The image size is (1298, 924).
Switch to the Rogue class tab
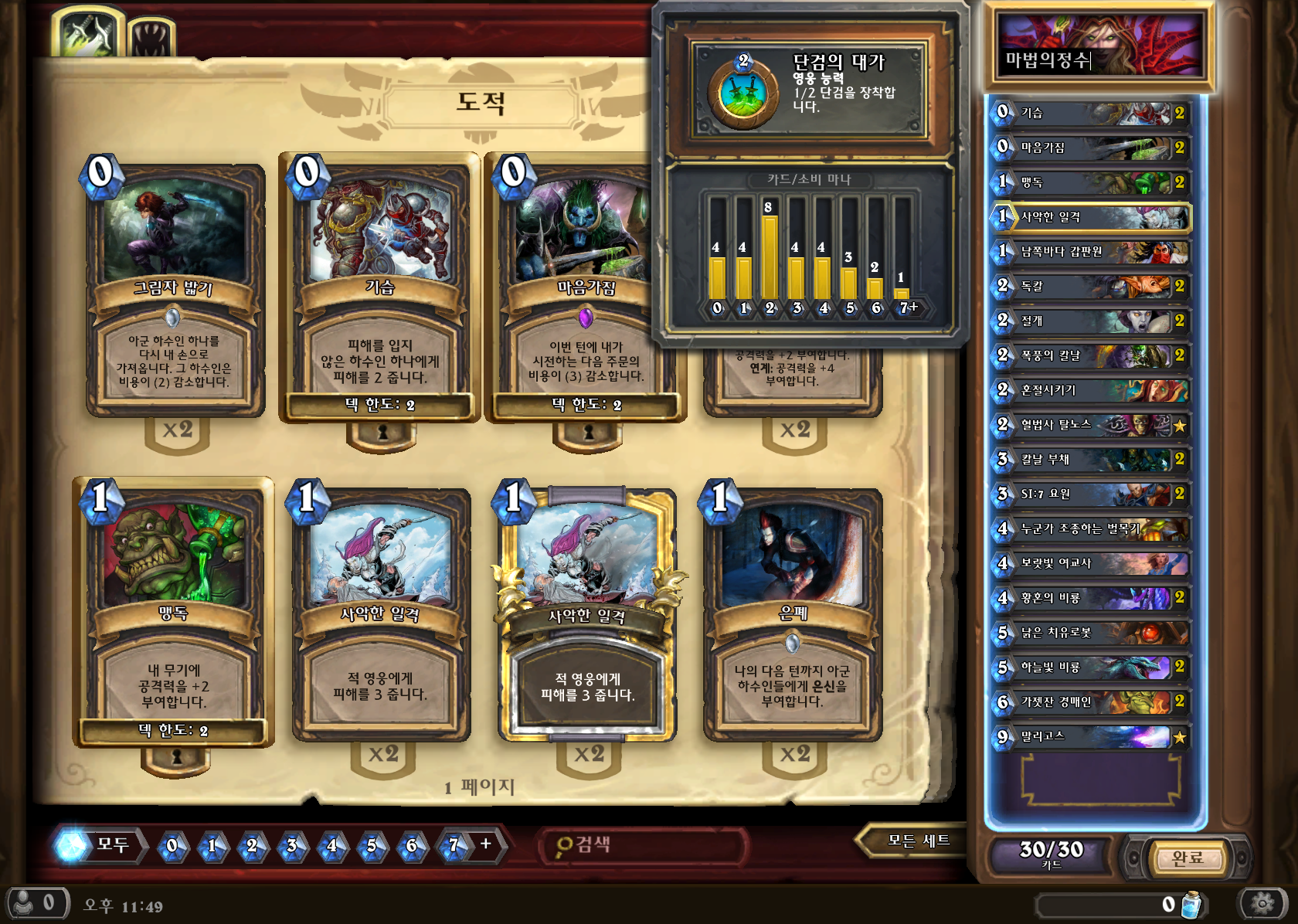[87, 35]
